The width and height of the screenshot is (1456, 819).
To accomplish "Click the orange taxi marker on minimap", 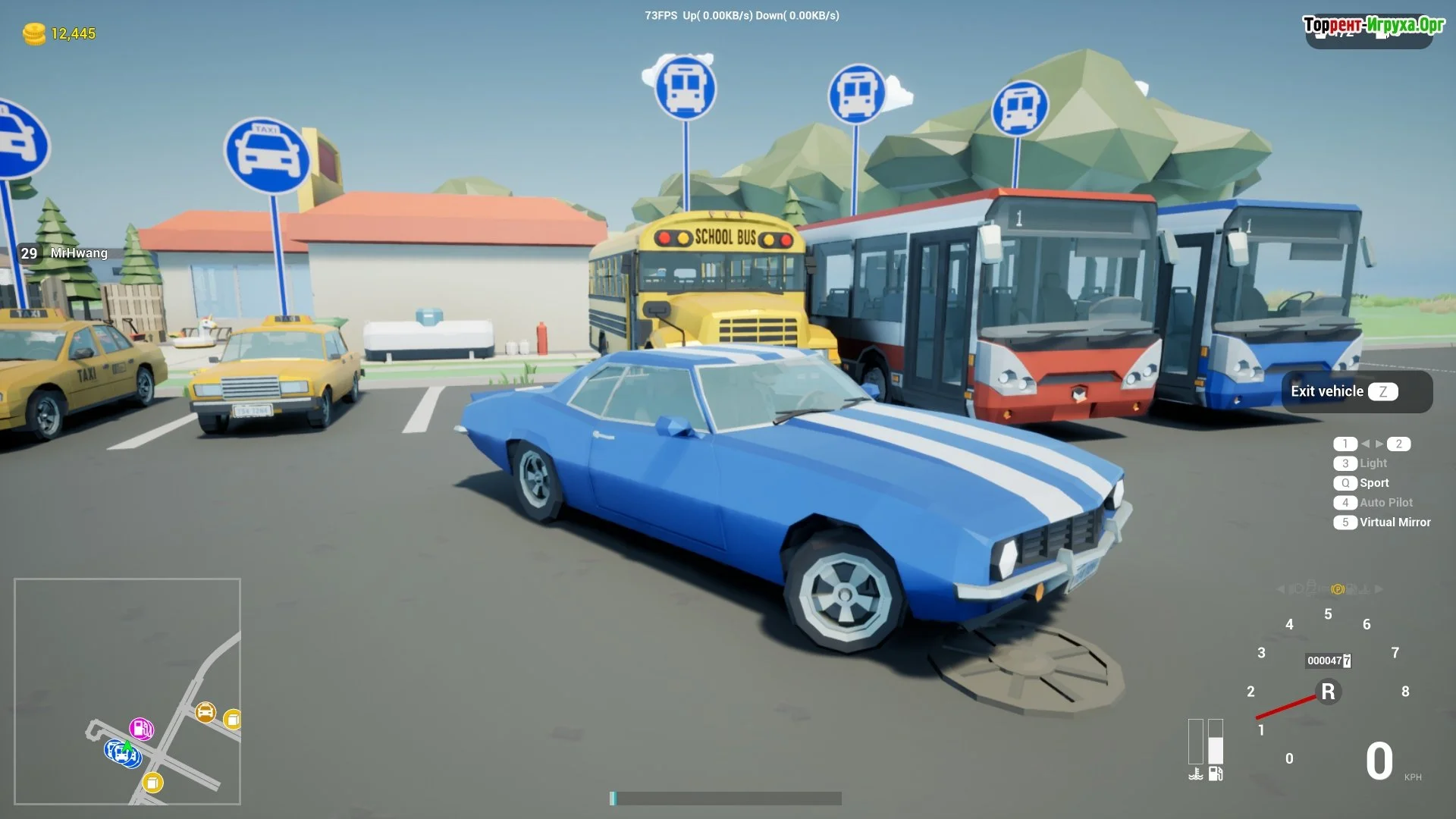I will pos(206,712).
